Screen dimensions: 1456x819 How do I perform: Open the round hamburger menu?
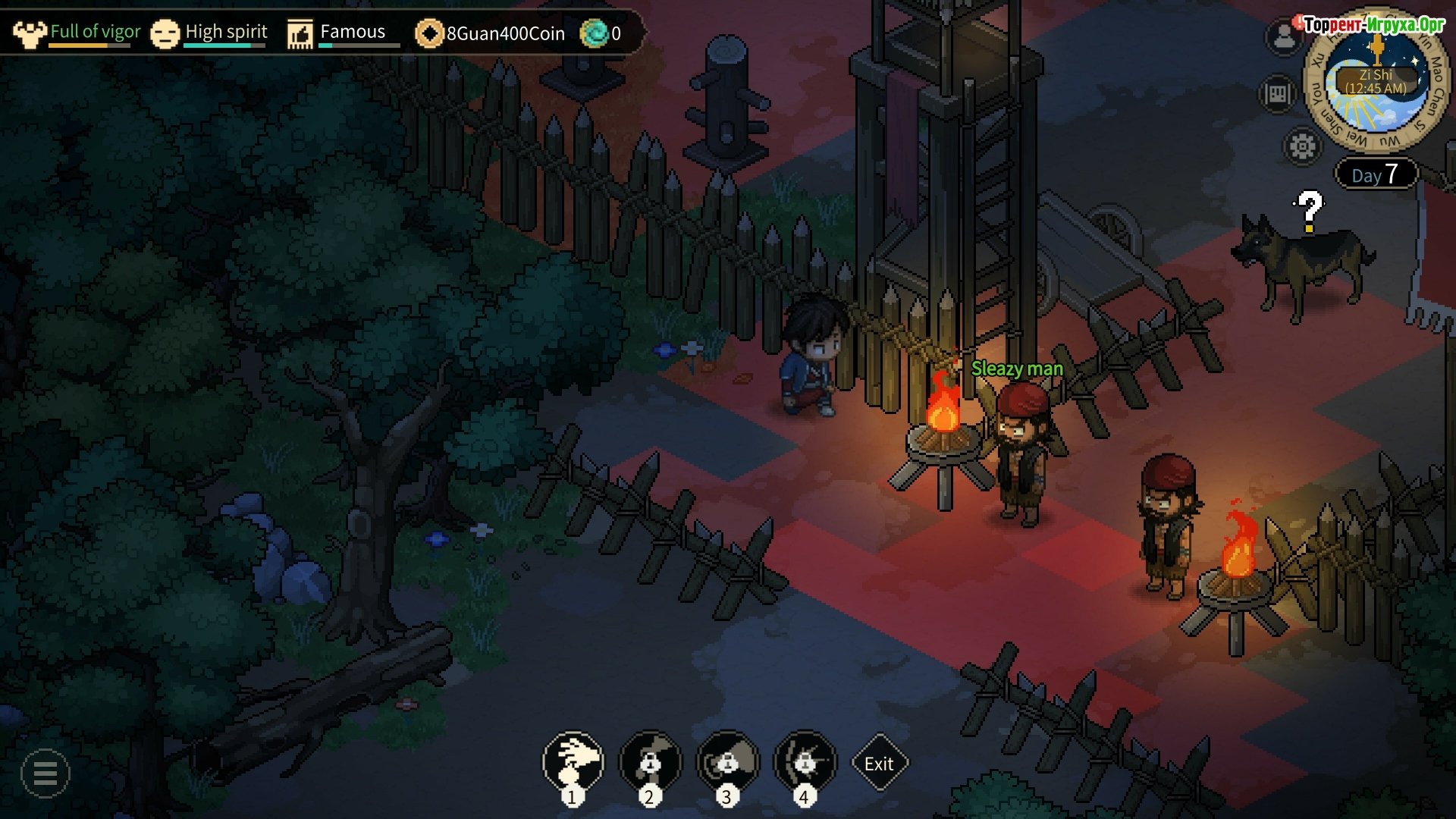[45, 773]
